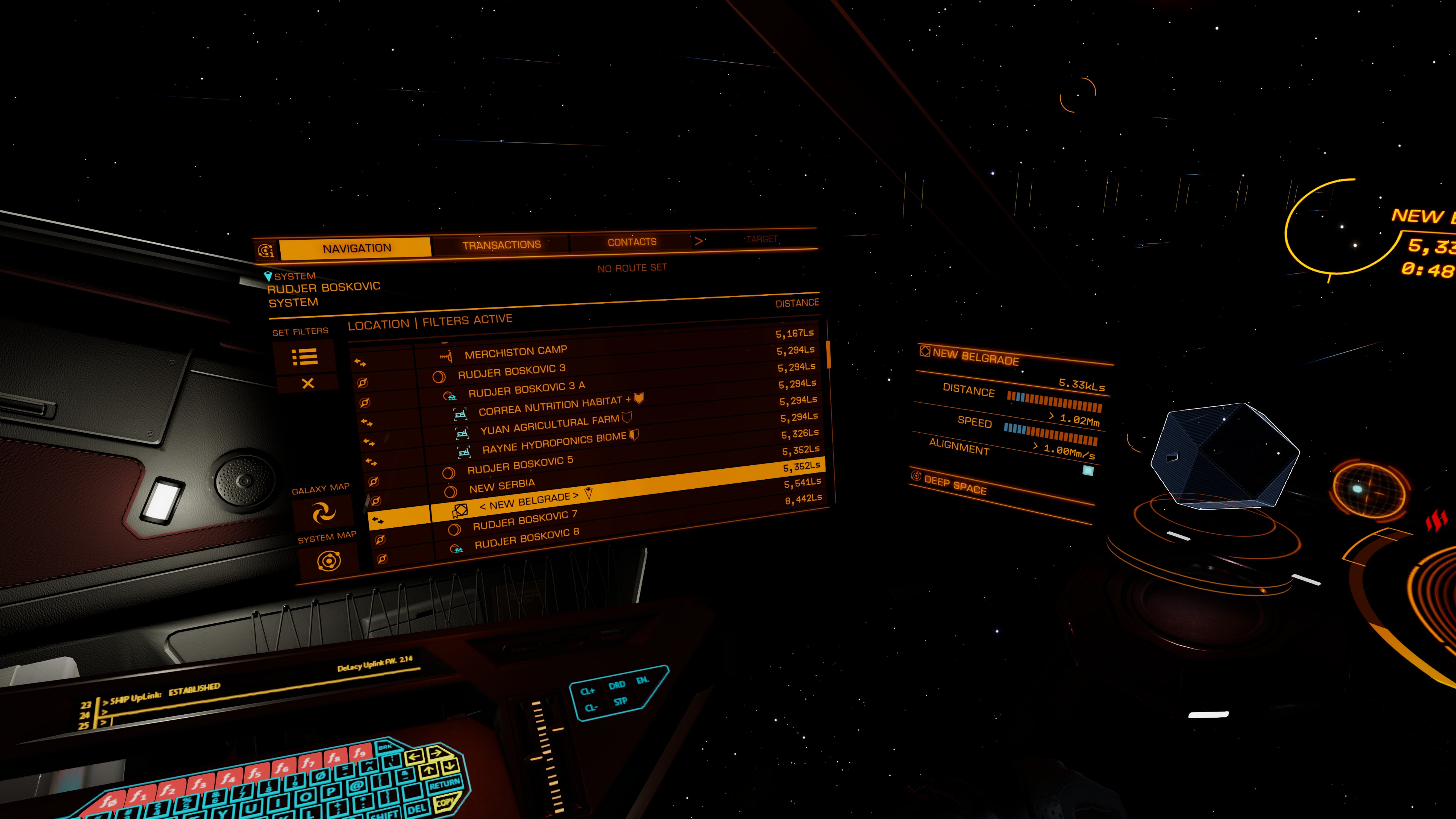Choose Correa Nutrition Habitat + entry
Viewport: 1456px width, 819px height.
(550, 405)
